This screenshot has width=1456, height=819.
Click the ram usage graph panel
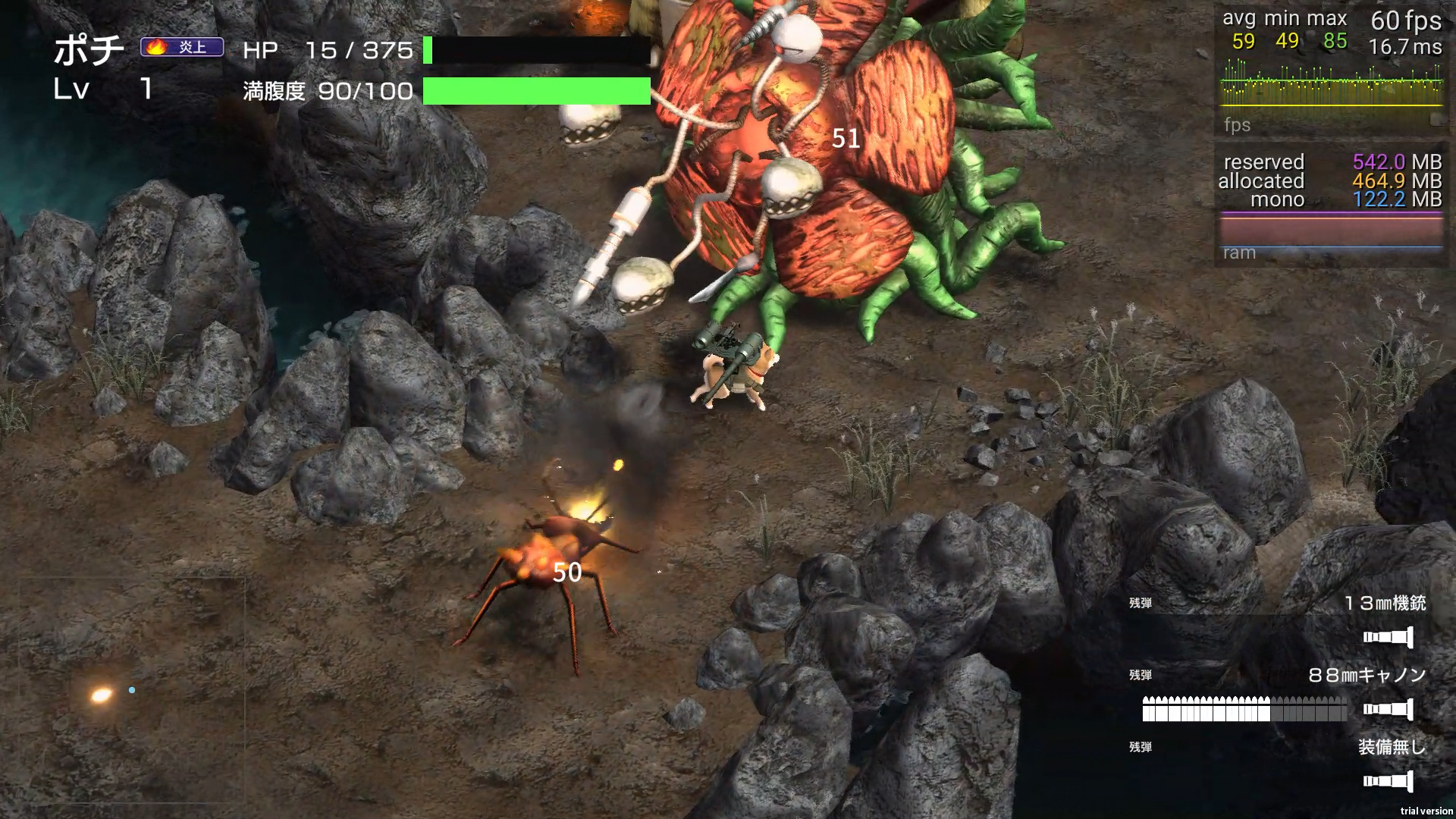[1331, 231]
